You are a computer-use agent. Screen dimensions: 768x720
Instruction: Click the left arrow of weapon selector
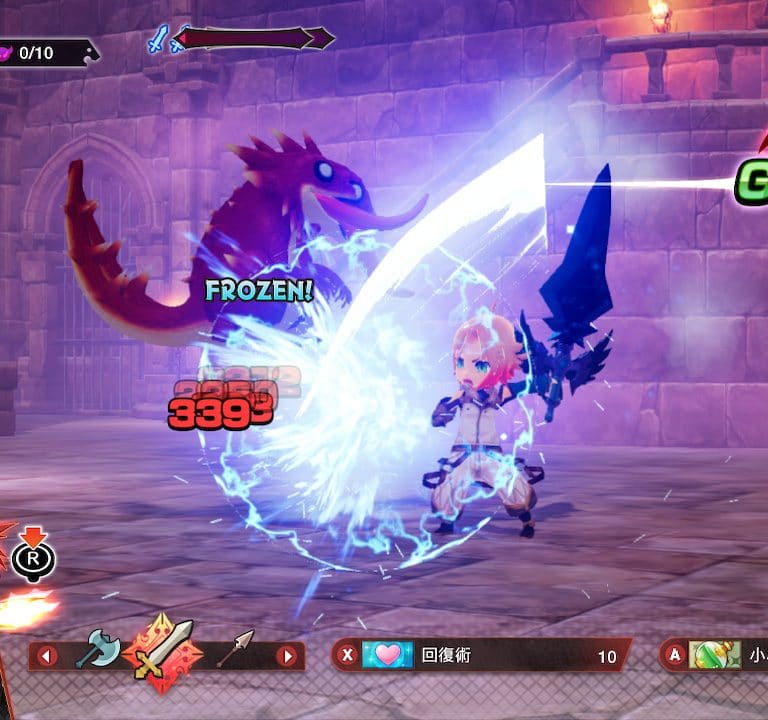[46, 656]
